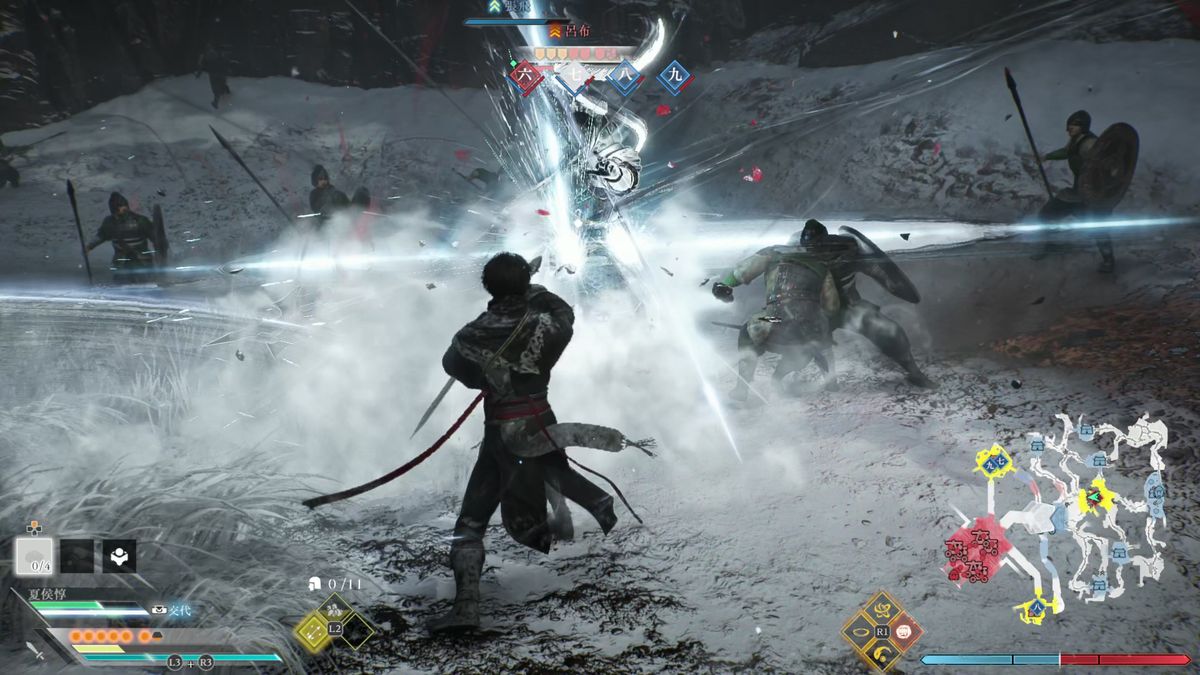Select the blue 九 objective diamond at top
Screen dimensions: 1200x675
(x=675, y=76)
